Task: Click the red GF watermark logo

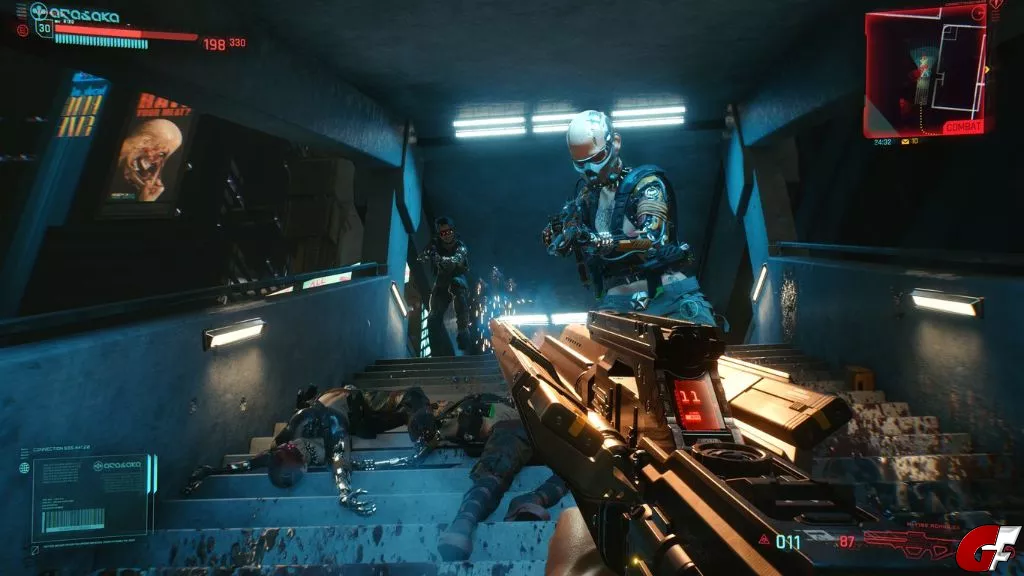Action: 990,548
